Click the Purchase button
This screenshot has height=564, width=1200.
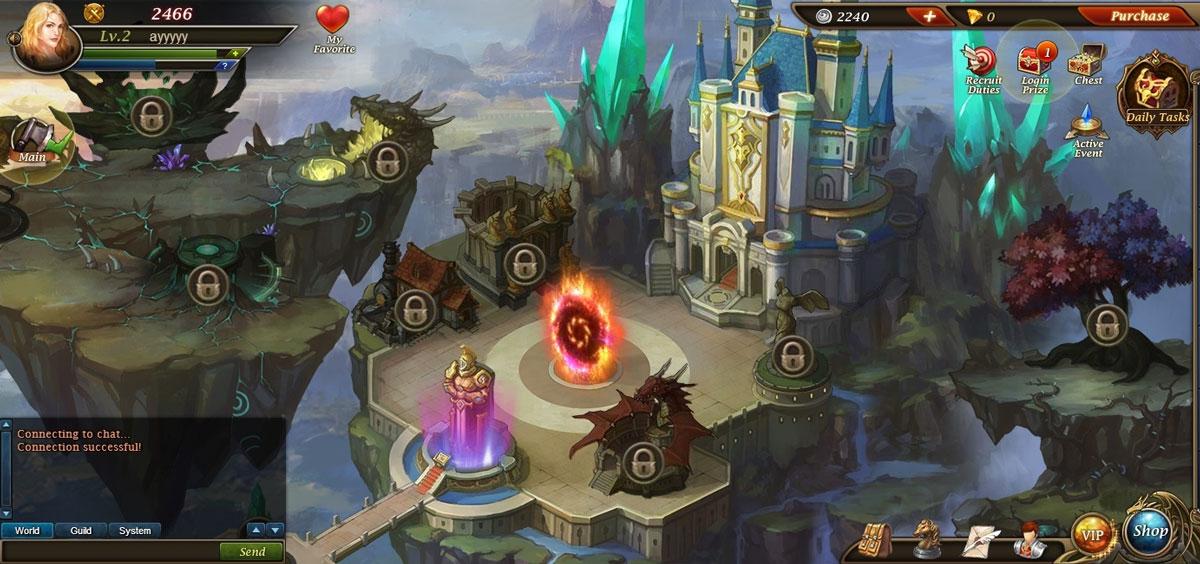(1139, 16)
